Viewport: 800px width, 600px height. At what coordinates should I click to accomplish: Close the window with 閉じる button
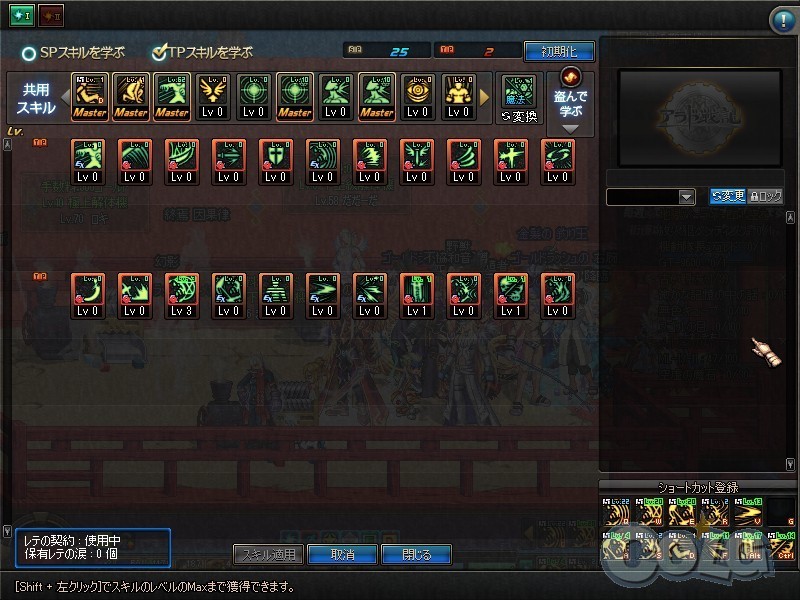pyautogui.click(x=416, y=554)
